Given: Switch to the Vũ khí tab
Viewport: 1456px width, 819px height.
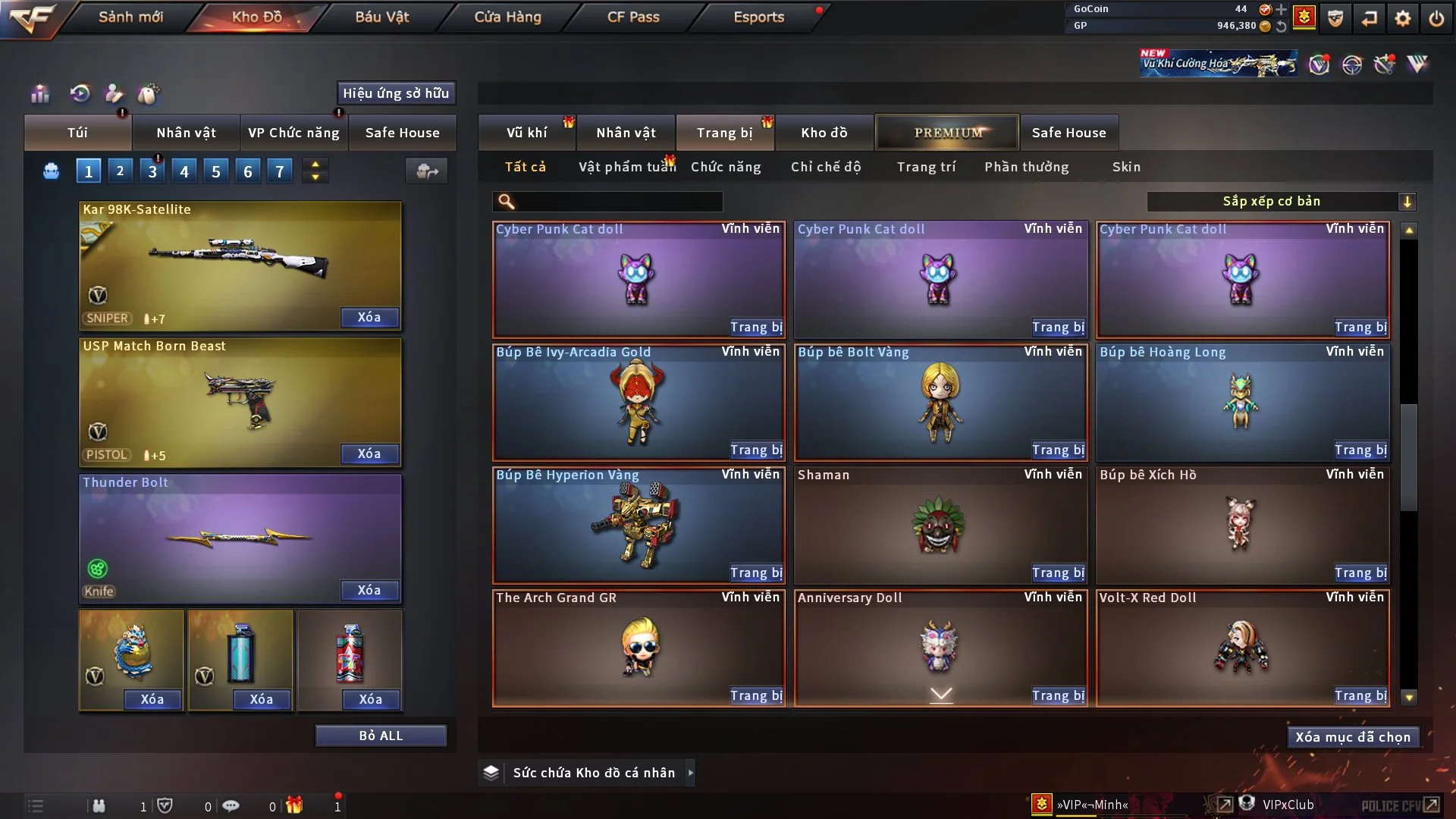Looking at the screenshot, I should [526, 133].
